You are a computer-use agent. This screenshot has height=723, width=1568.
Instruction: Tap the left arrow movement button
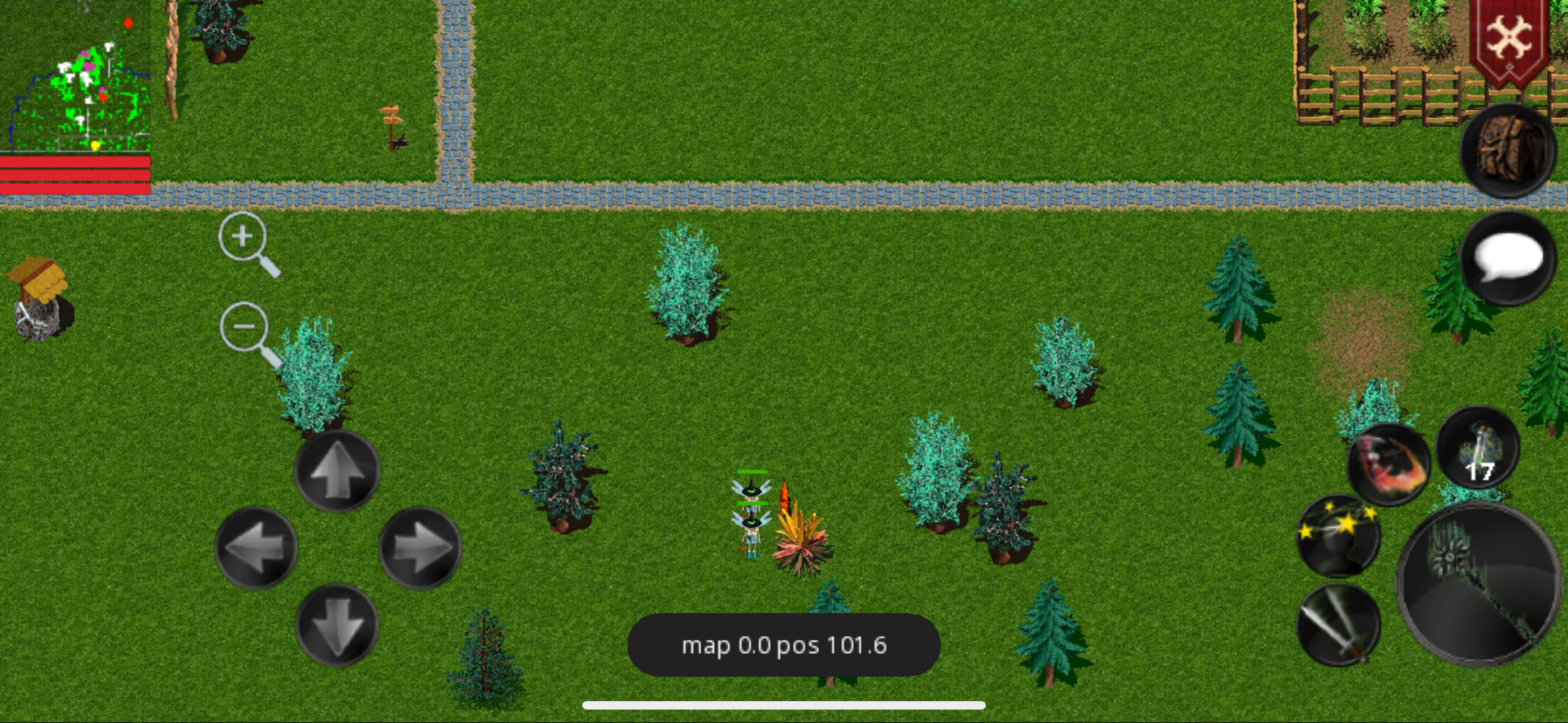(256, 548)
